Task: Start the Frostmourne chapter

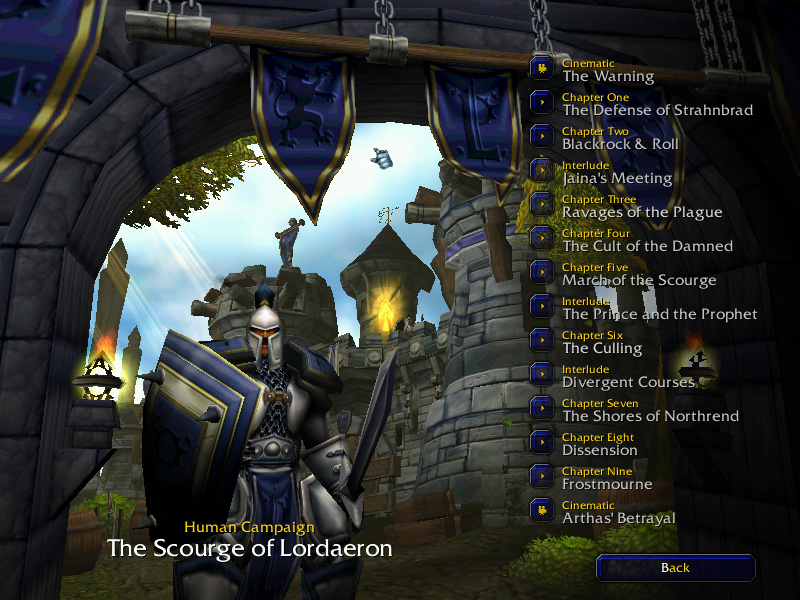Action: click(542, 476)
